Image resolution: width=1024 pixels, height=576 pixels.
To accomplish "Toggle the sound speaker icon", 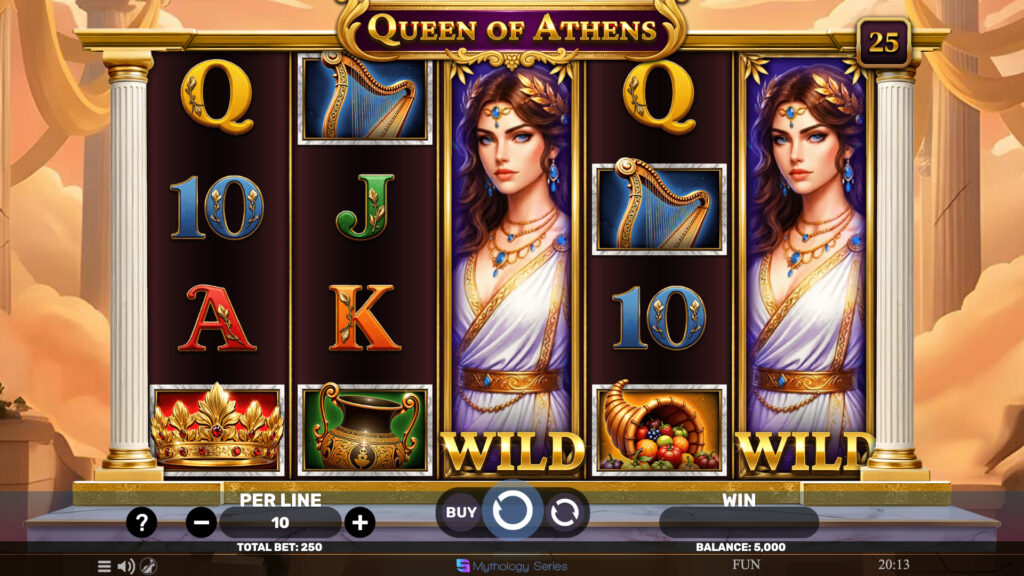I will [x=126, y=566].
